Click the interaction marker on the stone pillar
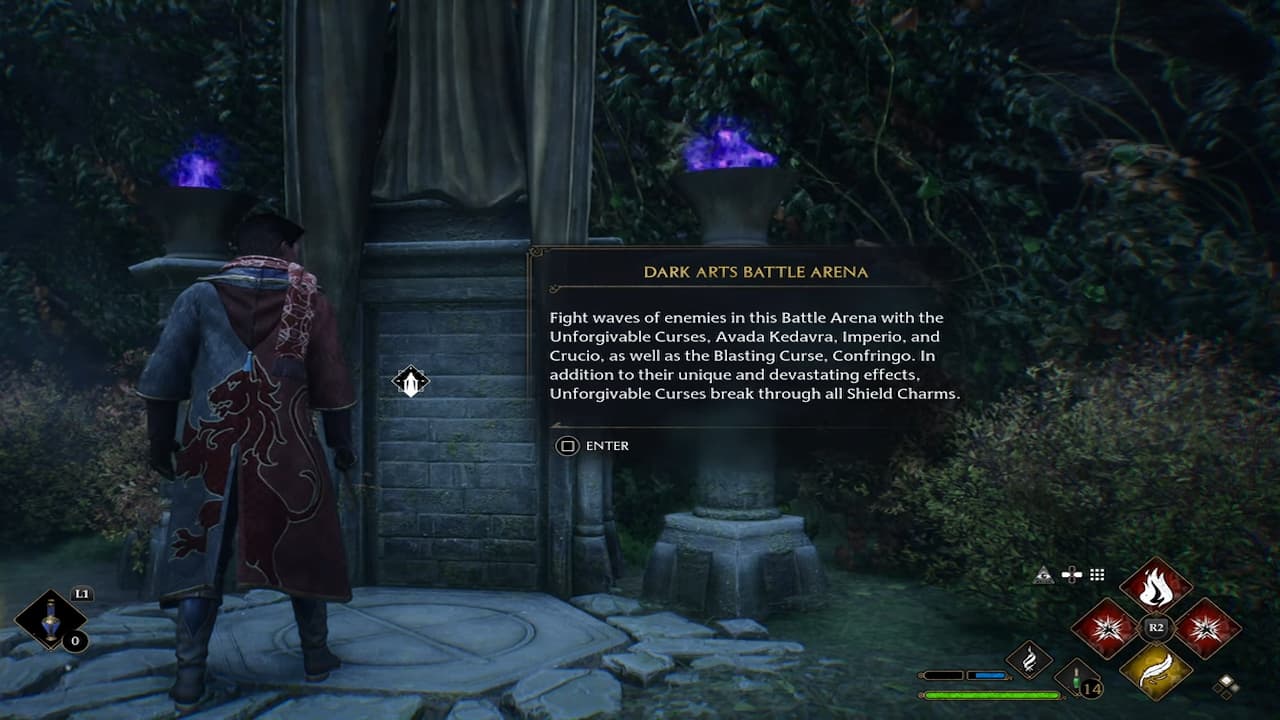The image size is (1280, 720). [412, 383]
